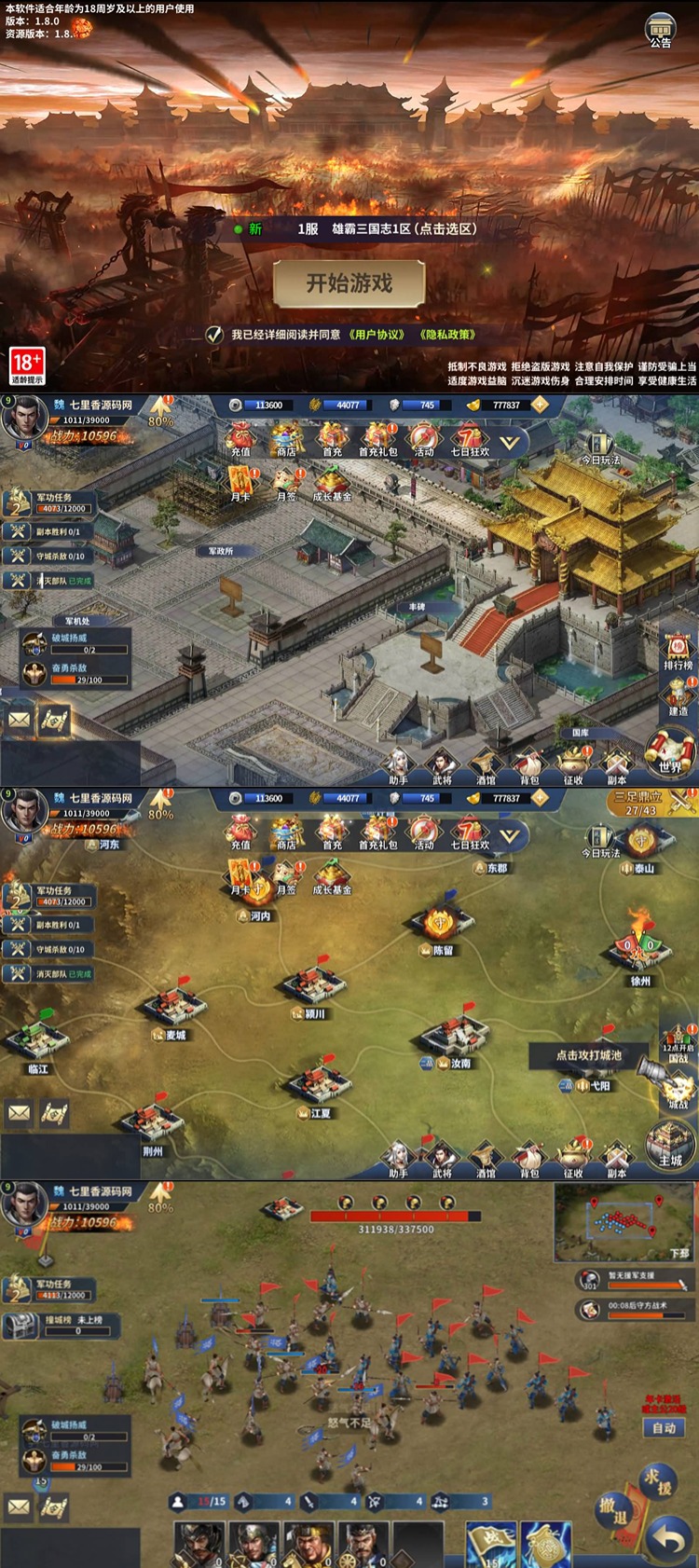The width and height of the screenshot is (699, 1568).
Task: Select the 陈留 city marker
Action: (x=441, y=925)
